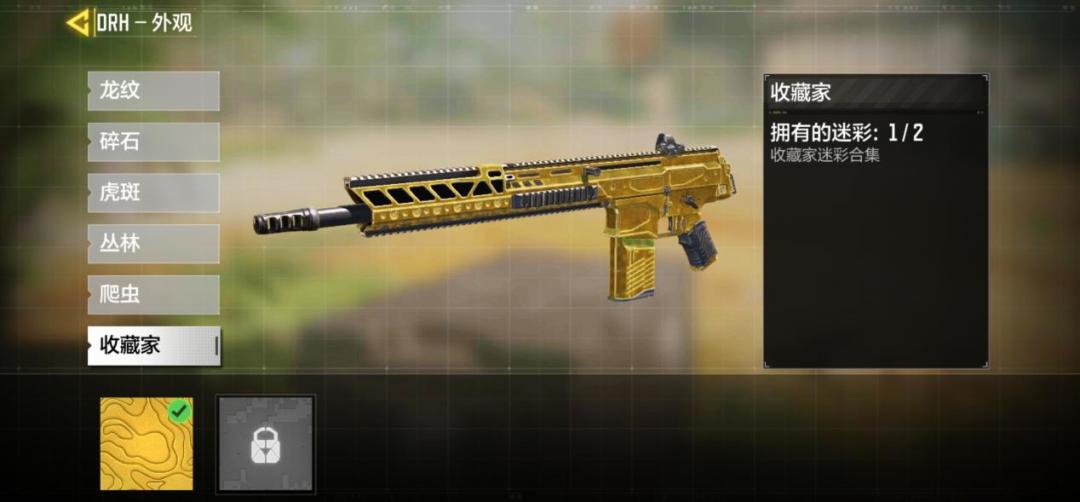Go back using the yellow arrow
Image resolution: width=1080 pixels, height=502 pixels.
tap(79, 22)
